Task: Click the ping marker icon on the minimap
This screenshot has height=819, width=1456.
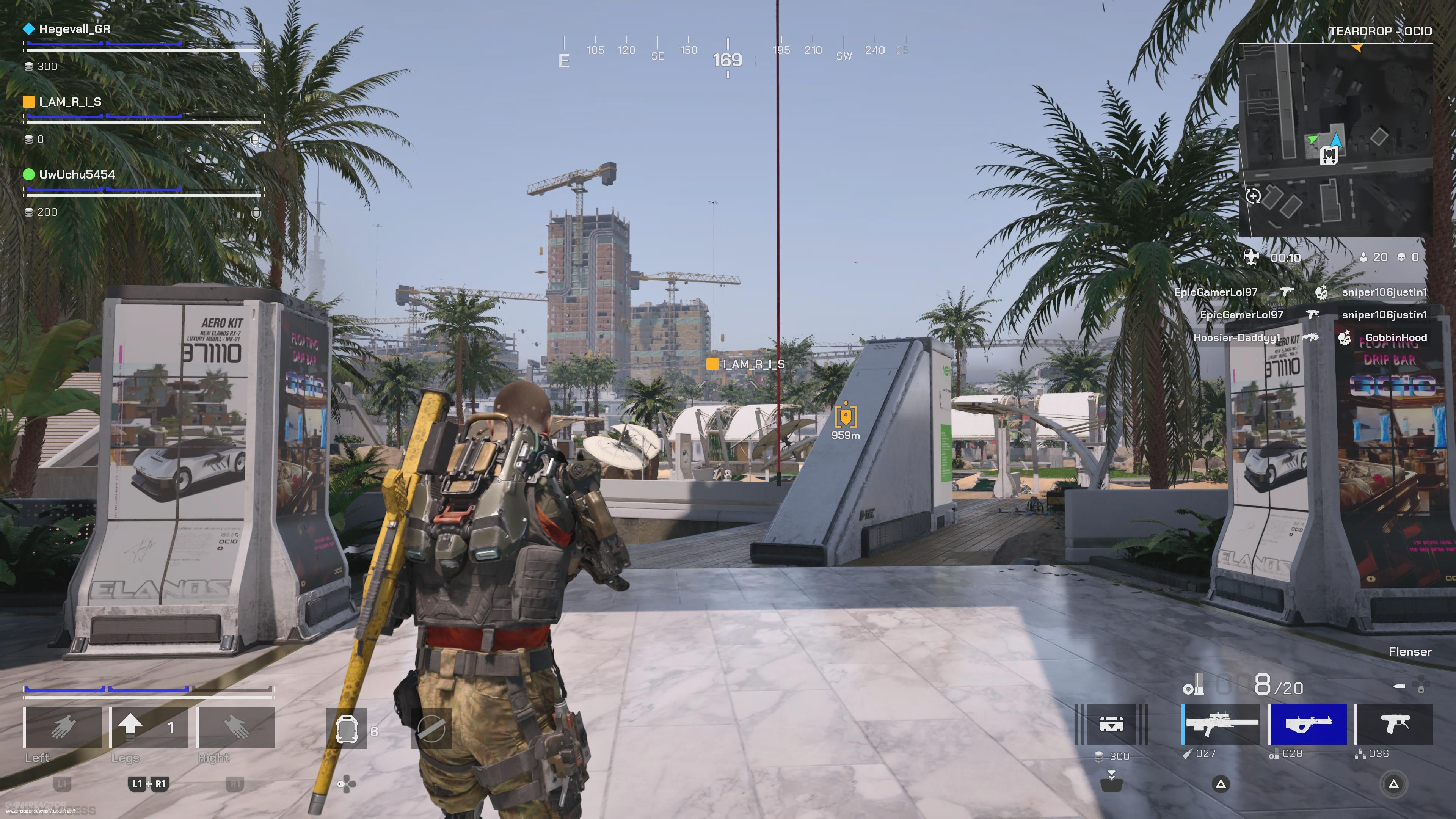Action: (x=1253, y=196)
